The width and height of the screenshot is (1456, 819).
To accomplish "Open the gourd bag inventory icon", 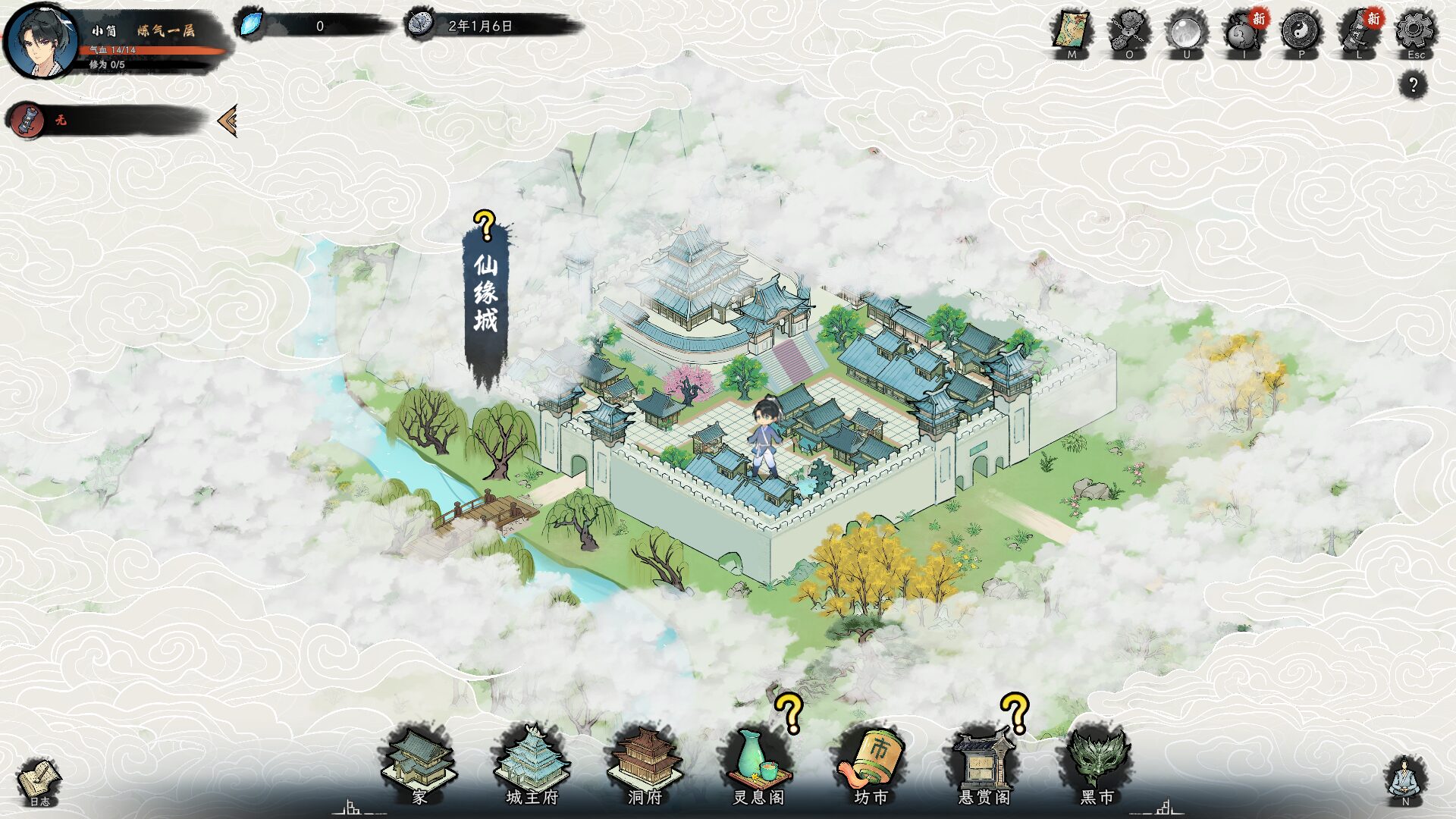I will pyautogui.click(x=1243, y=33).
